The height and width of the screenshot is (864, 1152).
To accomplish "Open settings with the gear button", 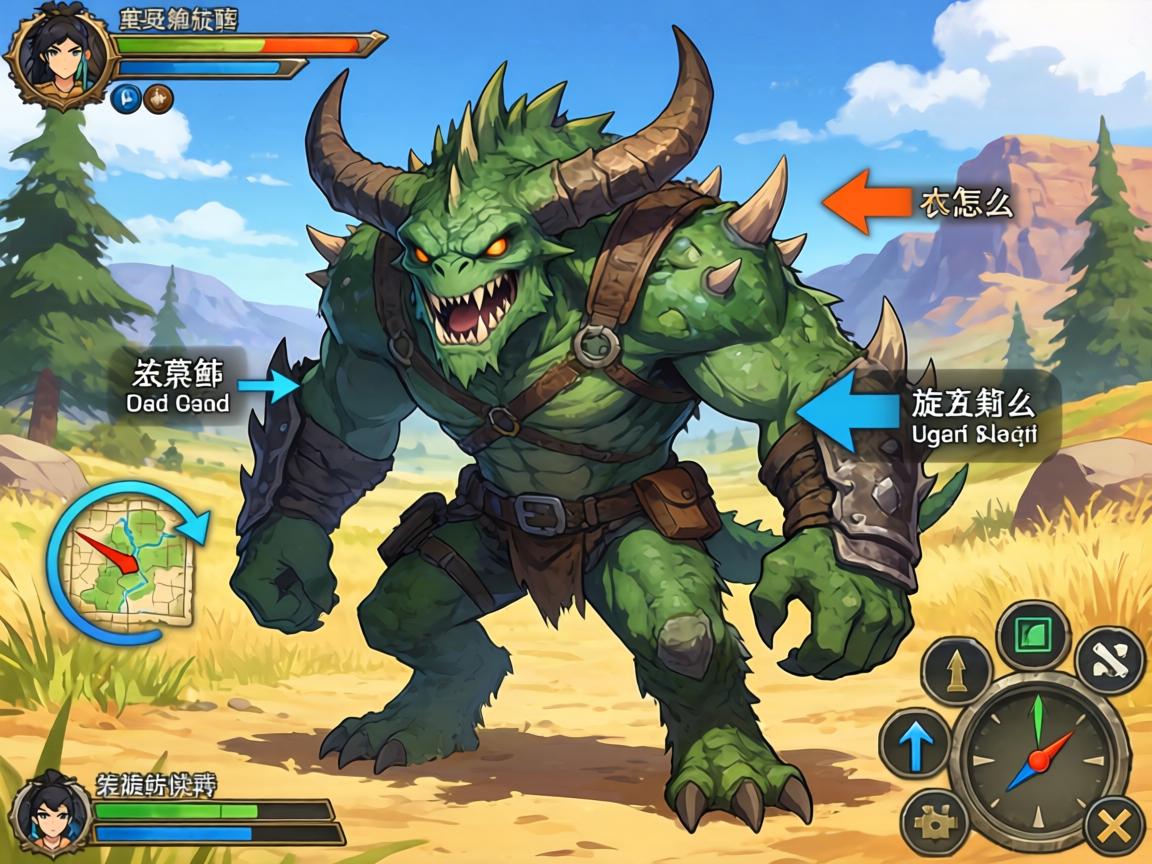I will 935,823.
